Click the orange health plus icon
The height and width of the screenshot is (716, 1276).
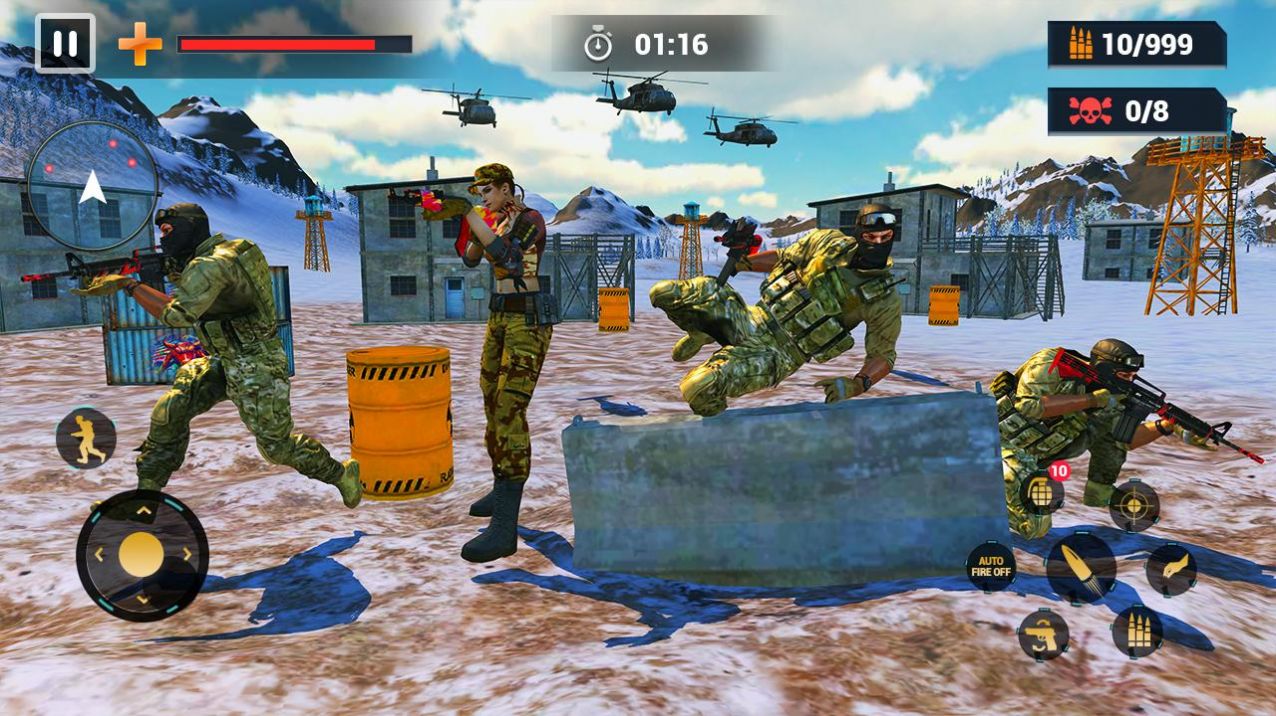tap(140, 45)
